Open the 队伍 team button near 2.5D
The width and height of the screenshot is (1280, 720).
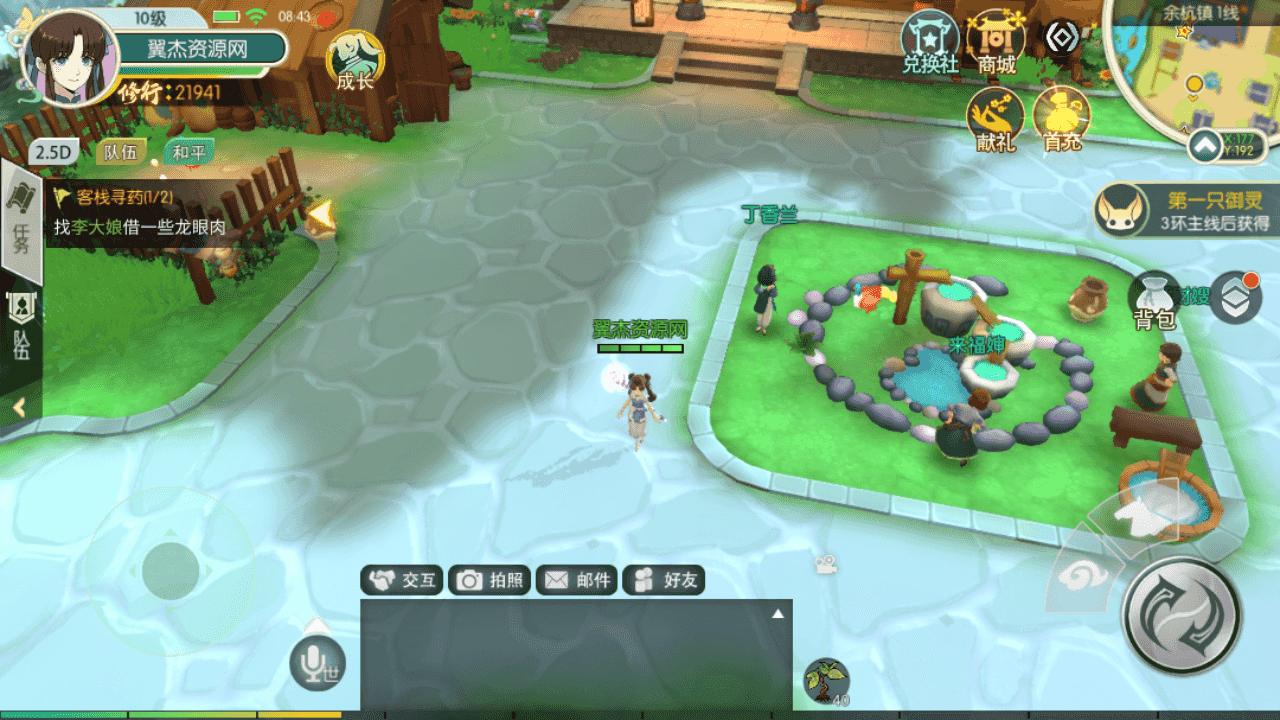120,153
